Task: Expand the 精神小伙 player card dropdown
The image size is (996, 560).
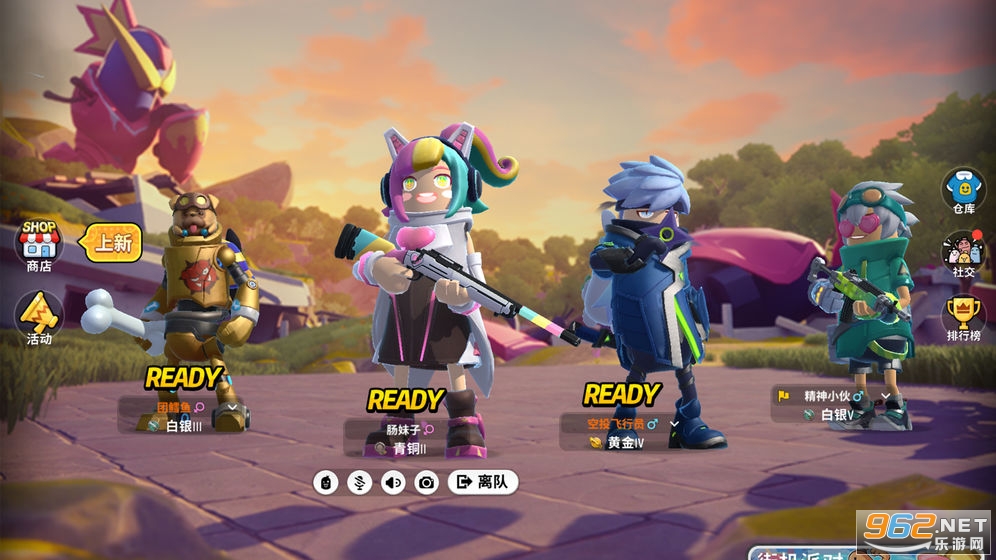Action: tap(885, 397)
